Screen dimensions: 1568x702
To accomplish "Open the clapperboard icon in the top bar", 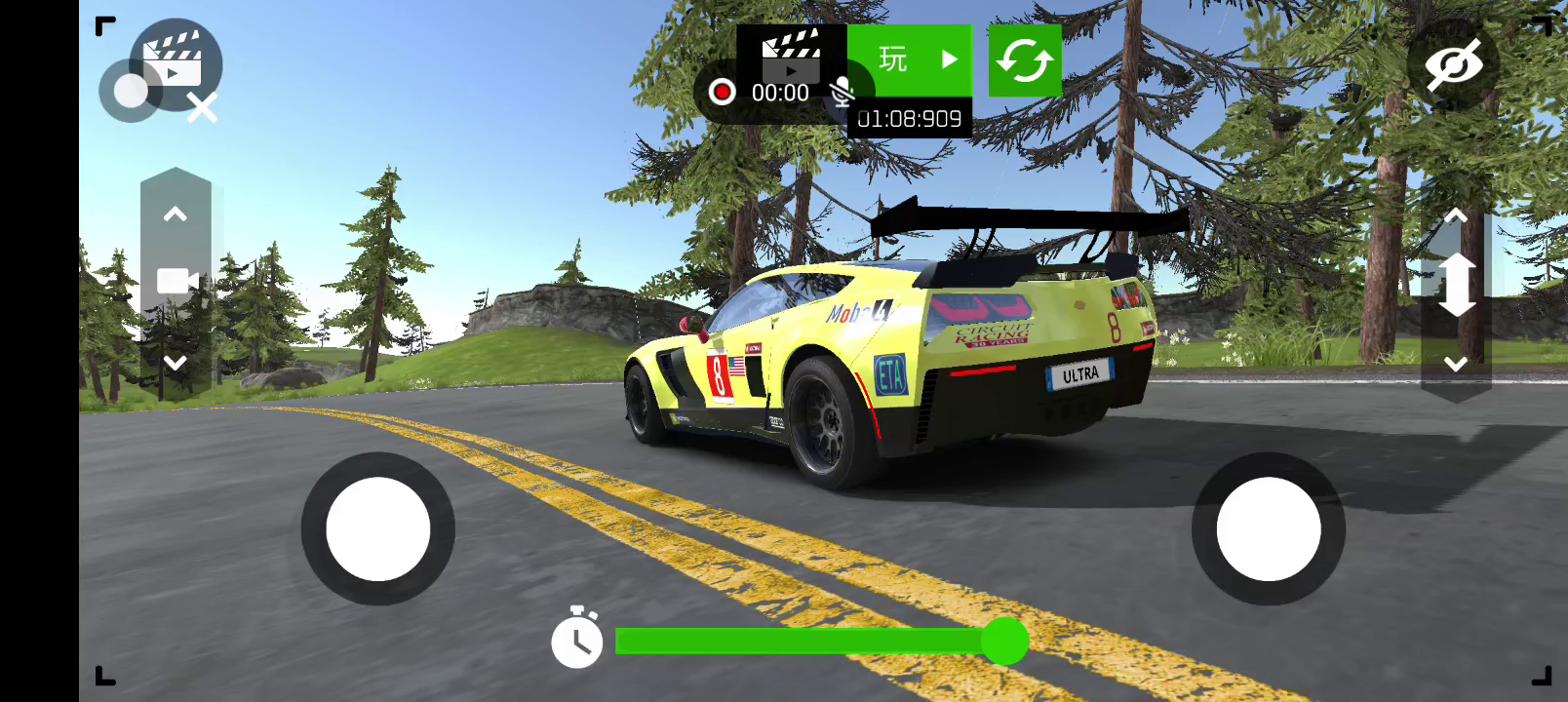I will 791,54.
